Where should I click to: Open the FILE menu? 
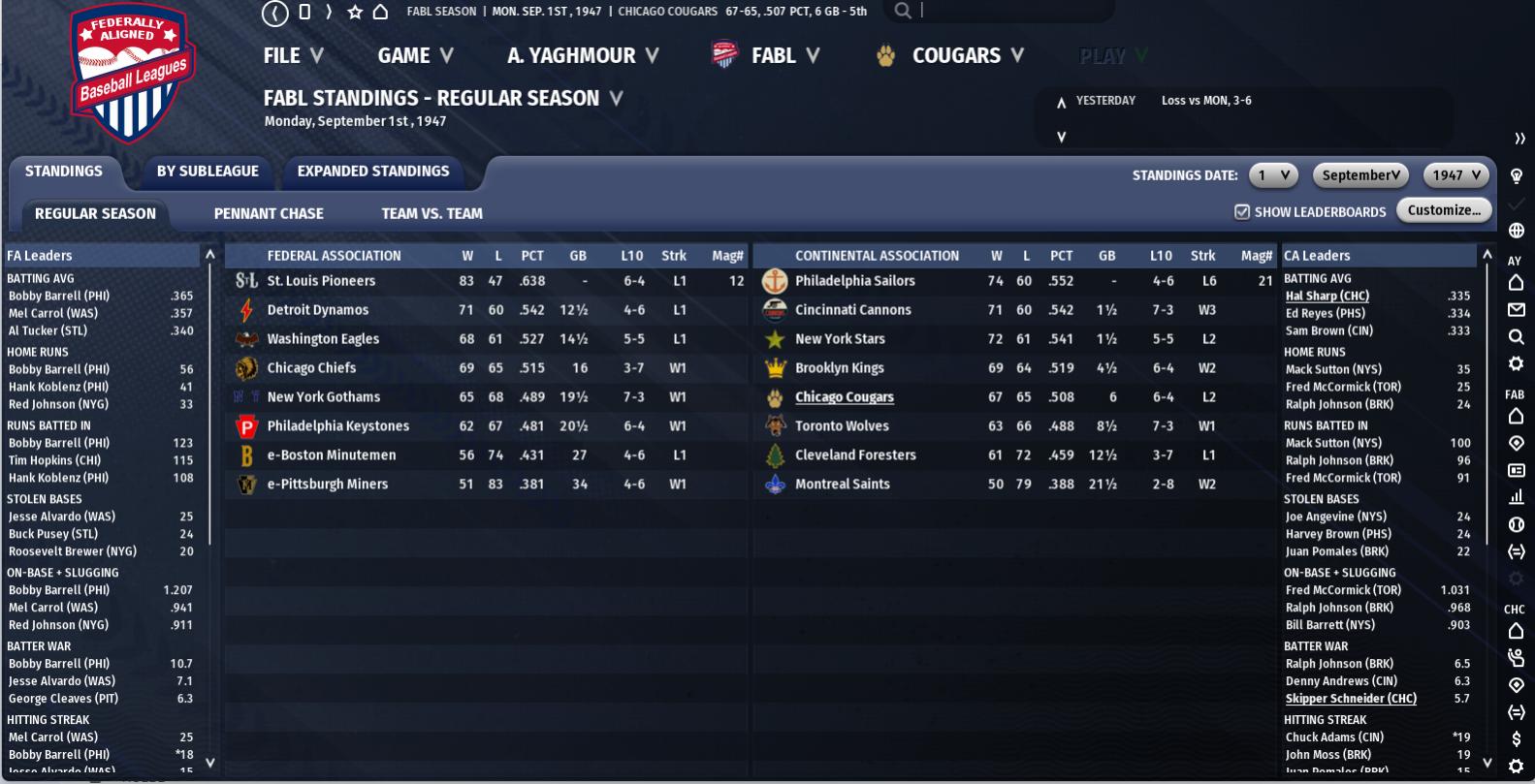292,56
